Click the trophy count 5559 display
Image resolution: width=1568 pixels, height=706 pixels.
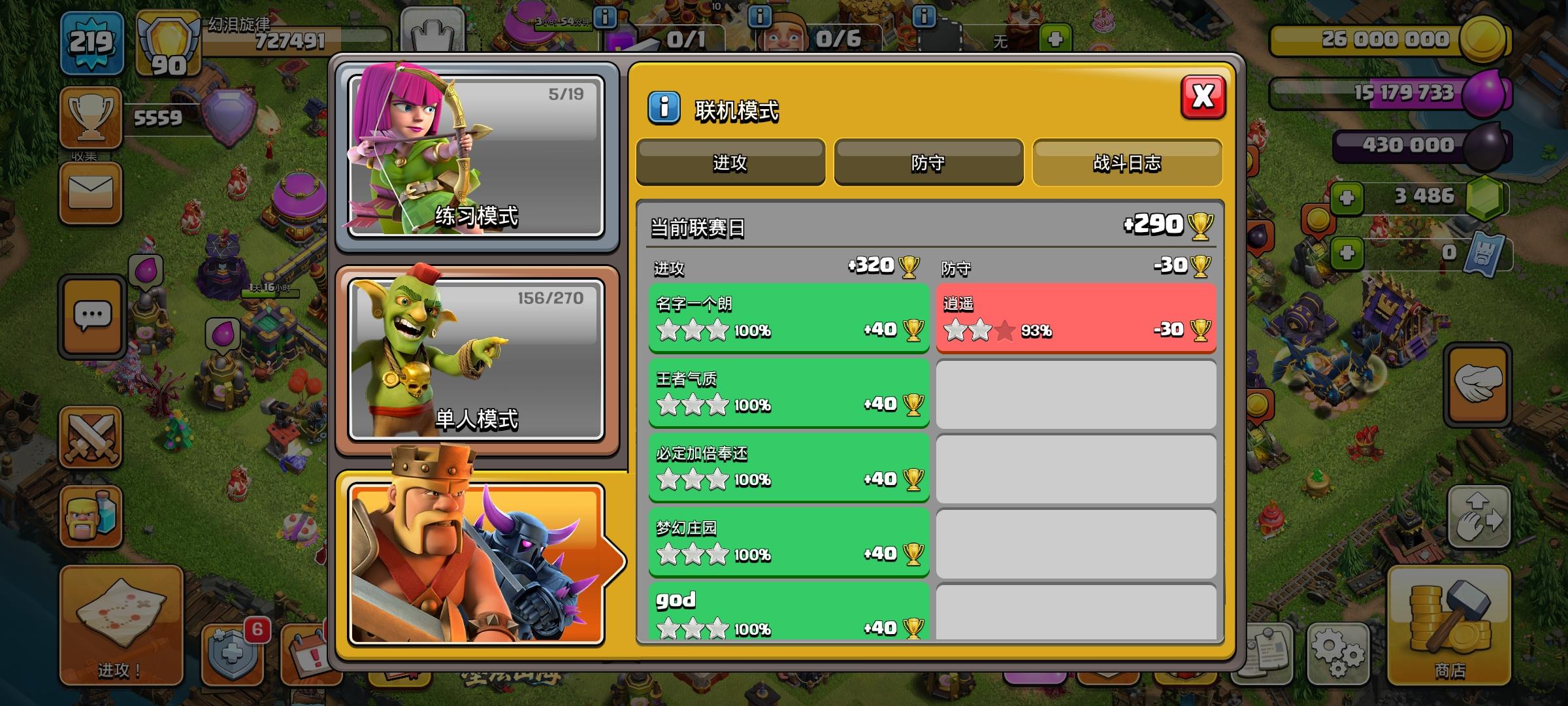[158, 118]
